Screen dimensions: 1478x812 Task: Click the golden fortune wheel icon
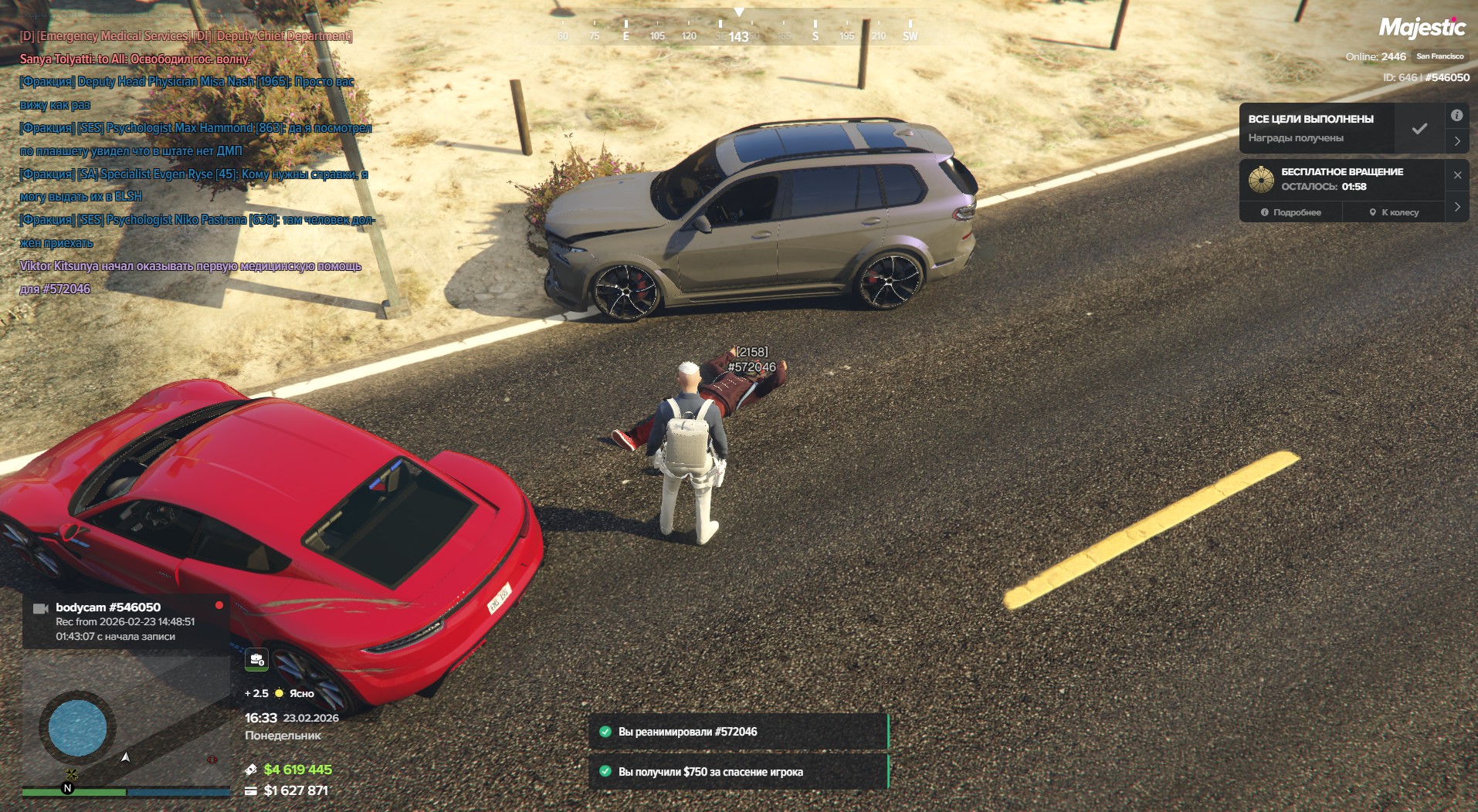(1261, 179)
